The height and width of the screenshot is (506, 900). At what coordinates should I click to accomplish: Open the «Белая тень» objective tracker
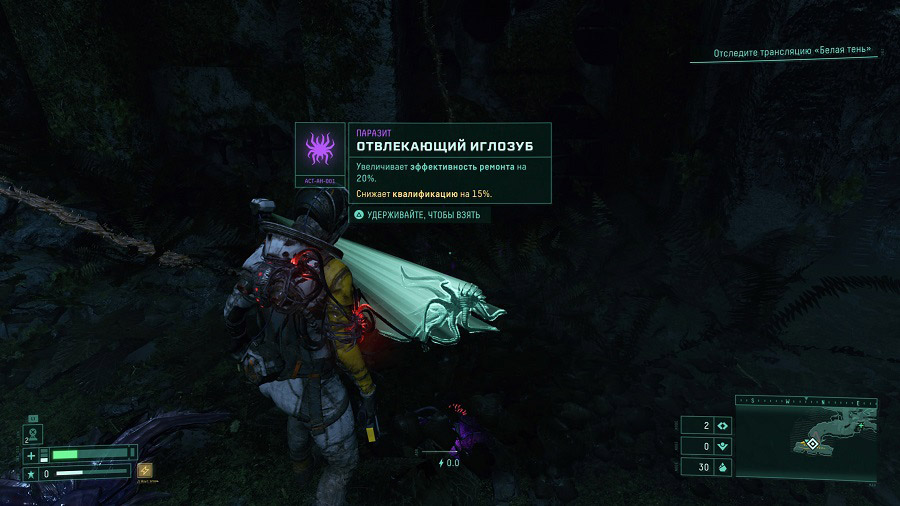(792, 51)
